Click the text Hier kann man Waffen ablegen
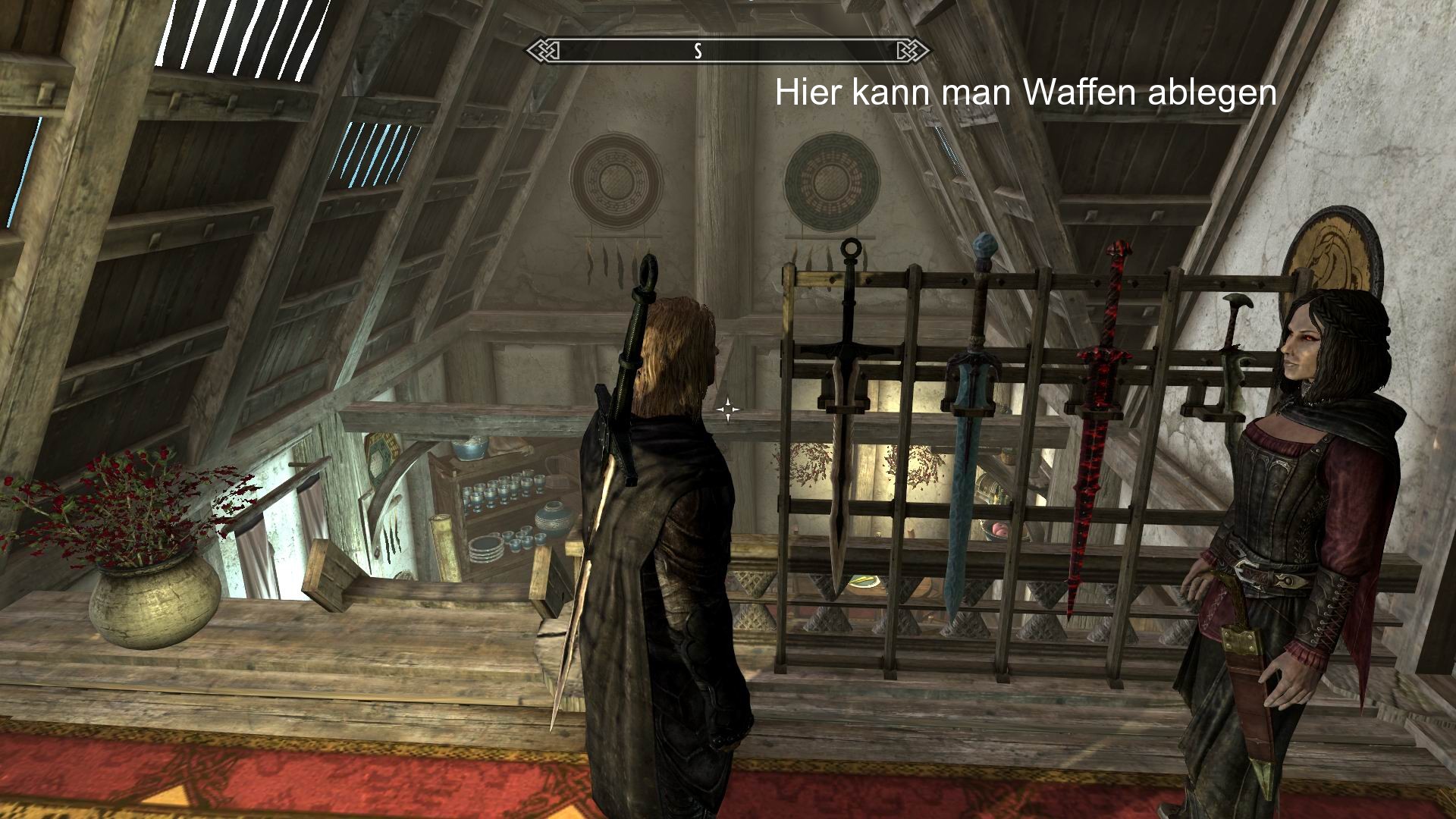The width and height of the screenshot is (1456, 819). 1024,93
